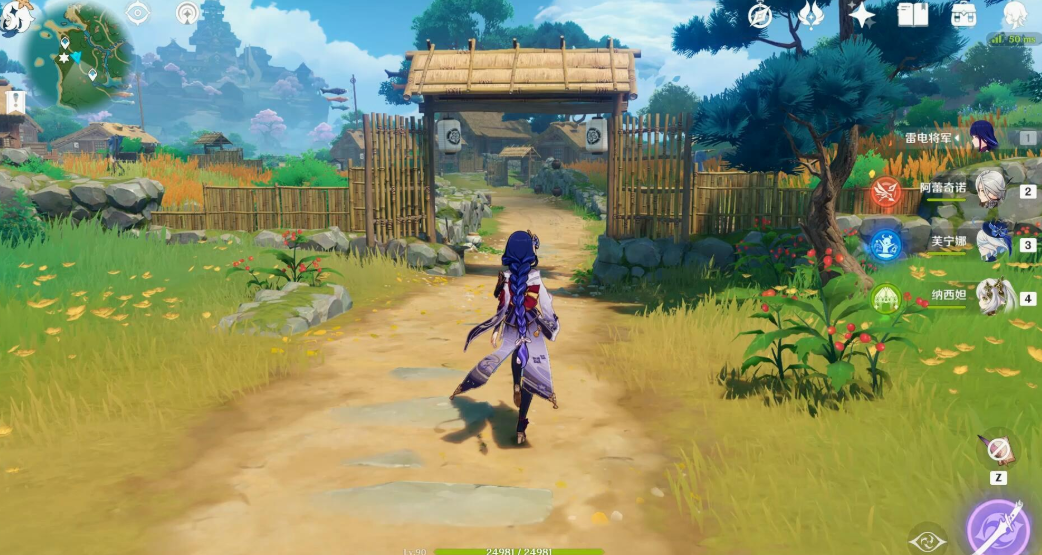Open the character screen silhouette icon

coord(1014,14)
